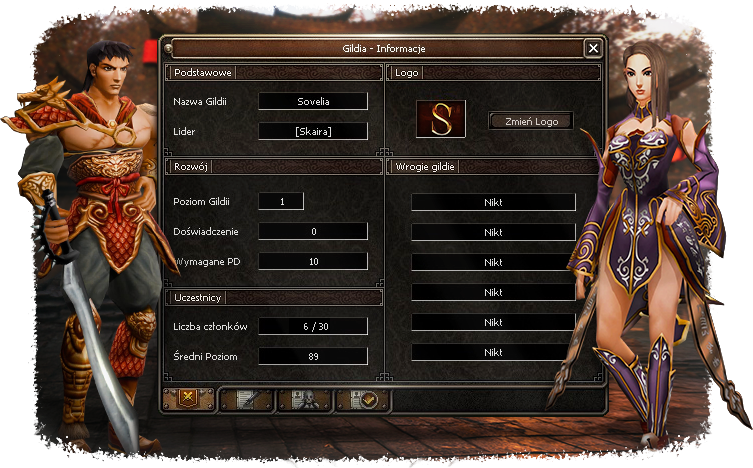Select the guild logo S emblem
The image size is (753, 468).
point(441,118)
